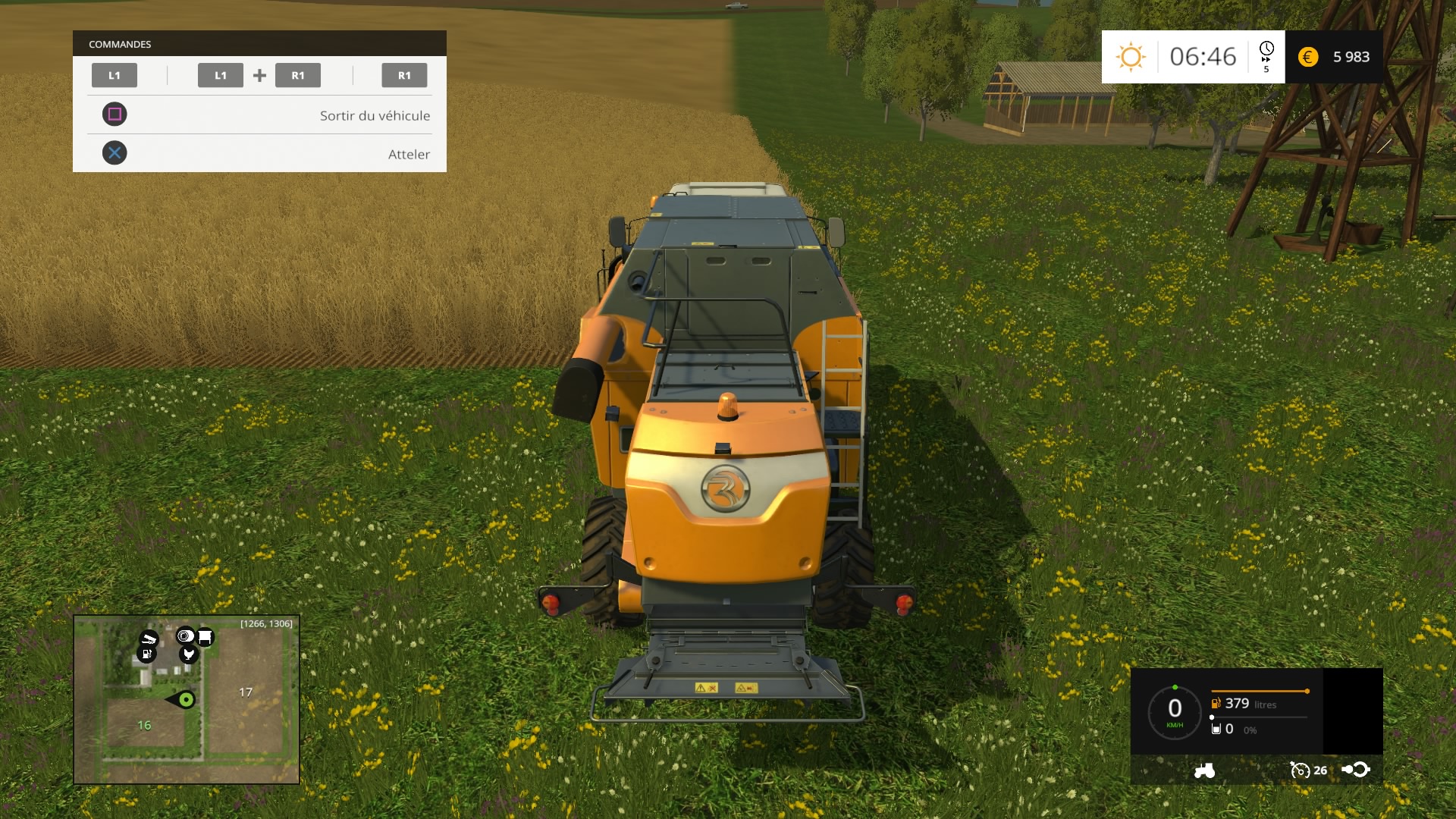Open the money balance euro icon
The image size is (1456, 819).
1308,57
